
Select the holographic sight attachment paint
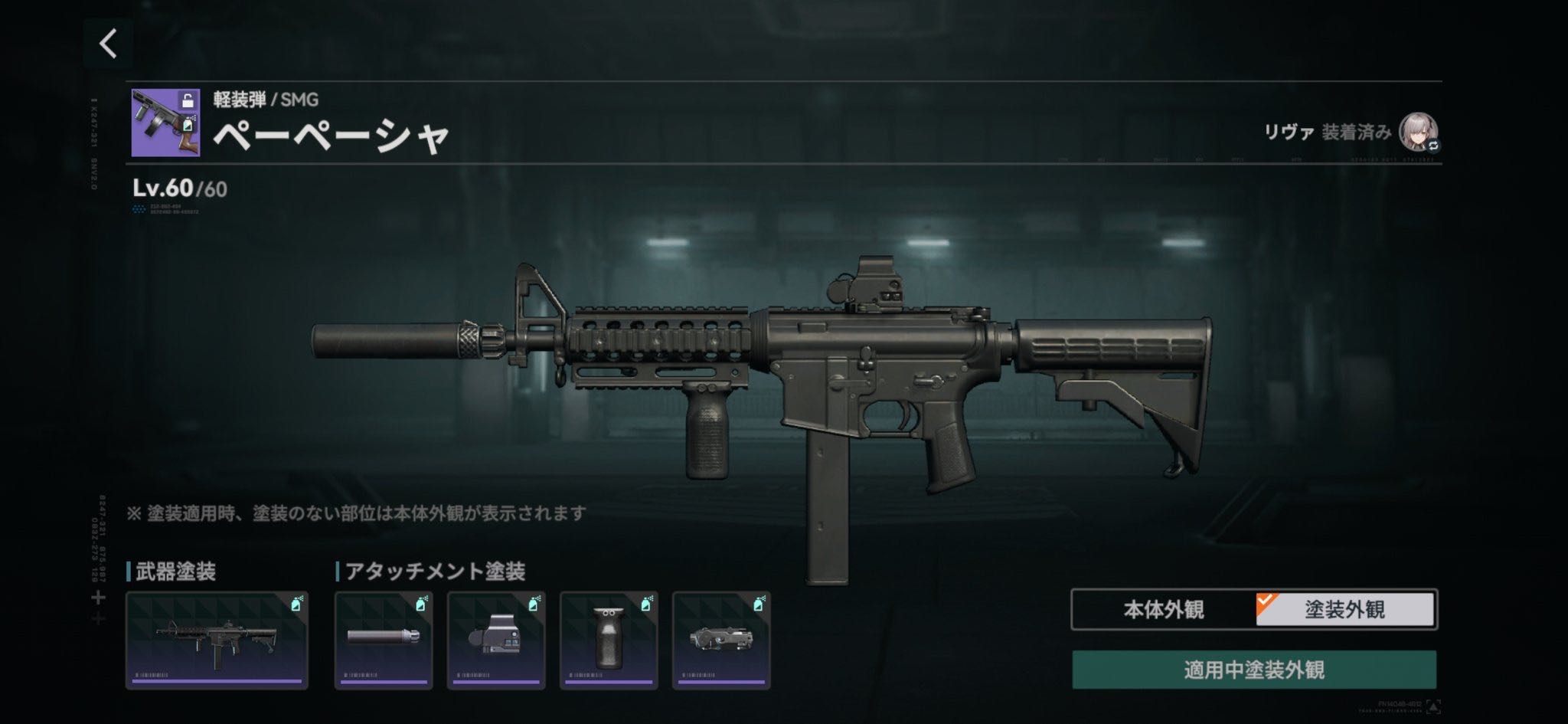(x=496, y=640)
